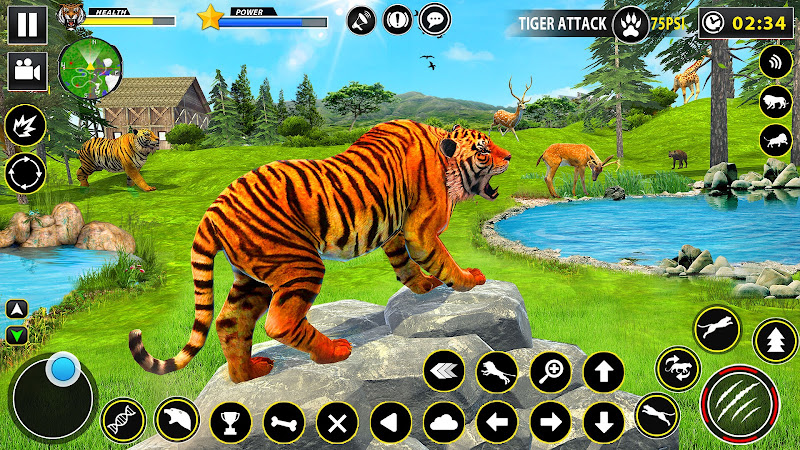Tap the cloud weather icon
800x450 pixels.
(x=444, y=422)
